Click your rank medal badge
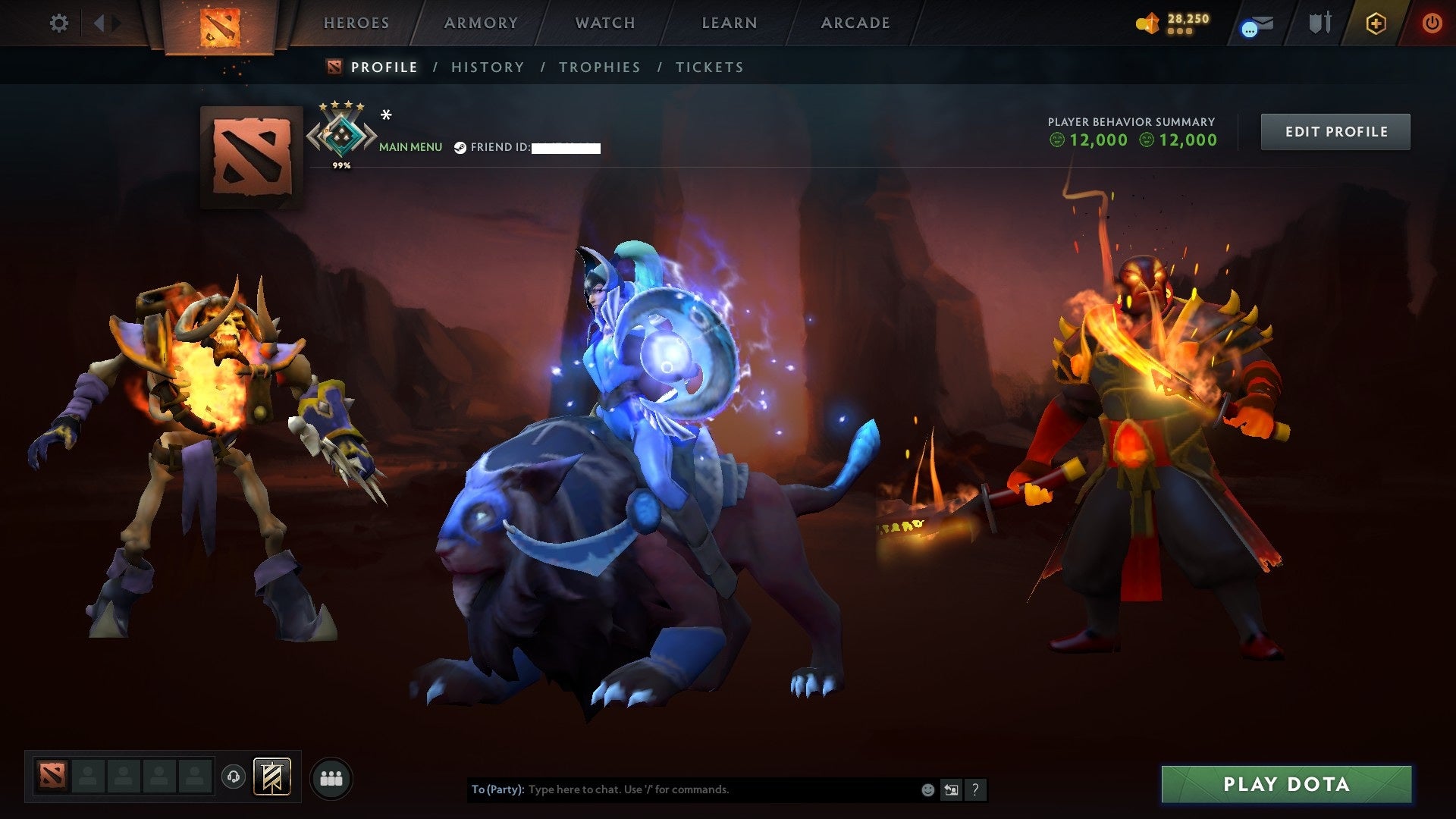This screenshot has width=1456, height=819. 343,134
